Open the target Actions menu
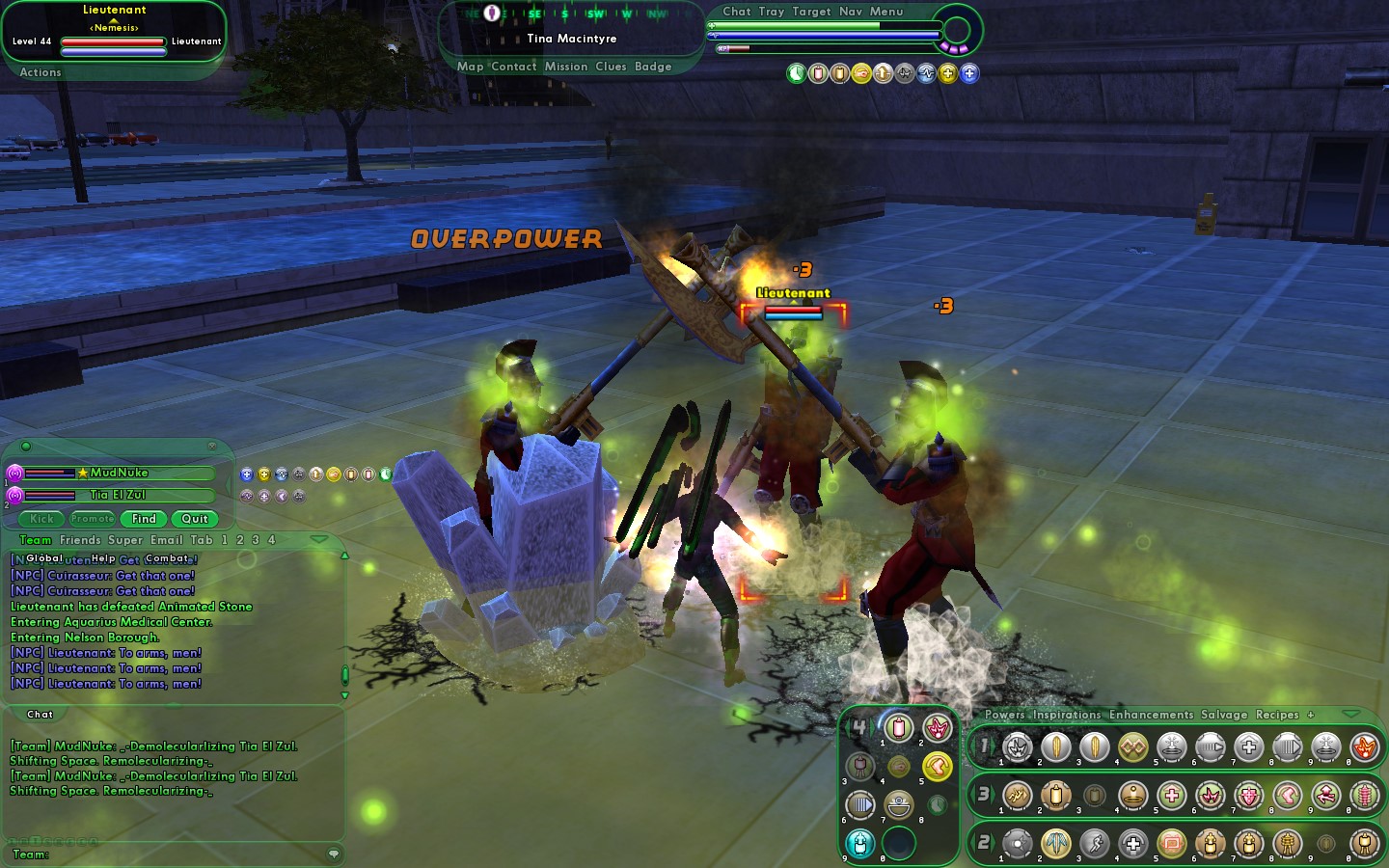This screenshot has height=868, width=1389. 40,72
